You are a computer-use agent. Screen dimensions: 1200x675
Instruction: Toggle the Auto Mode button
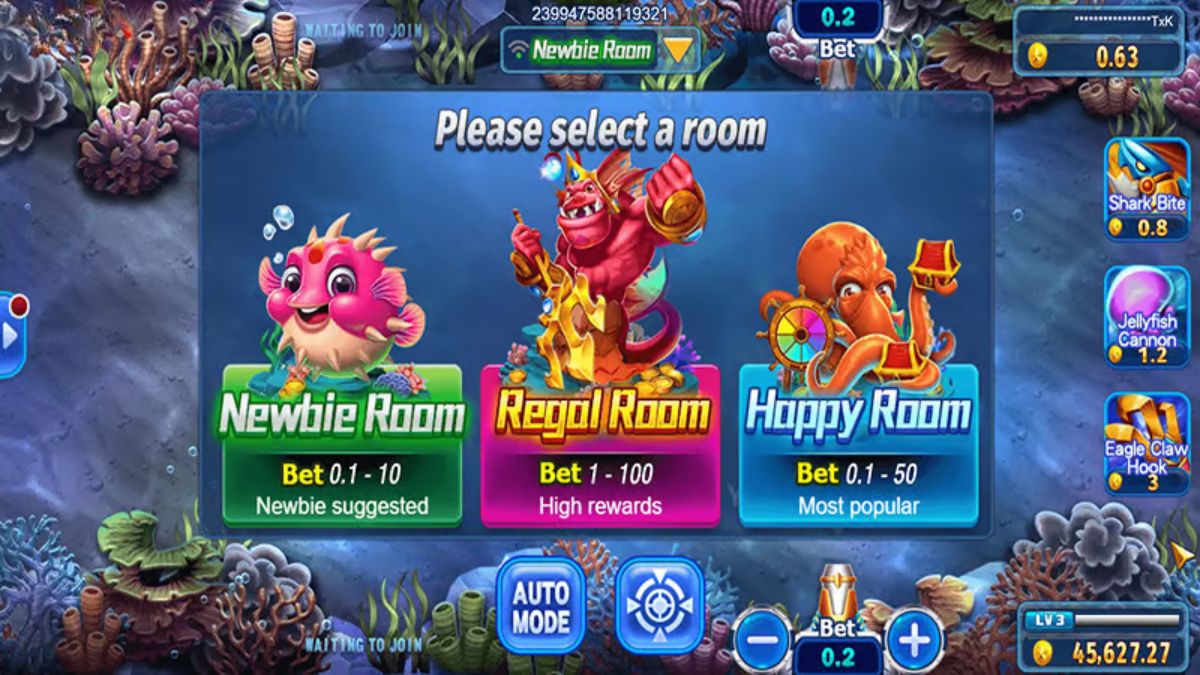click(x=541, y=605)
